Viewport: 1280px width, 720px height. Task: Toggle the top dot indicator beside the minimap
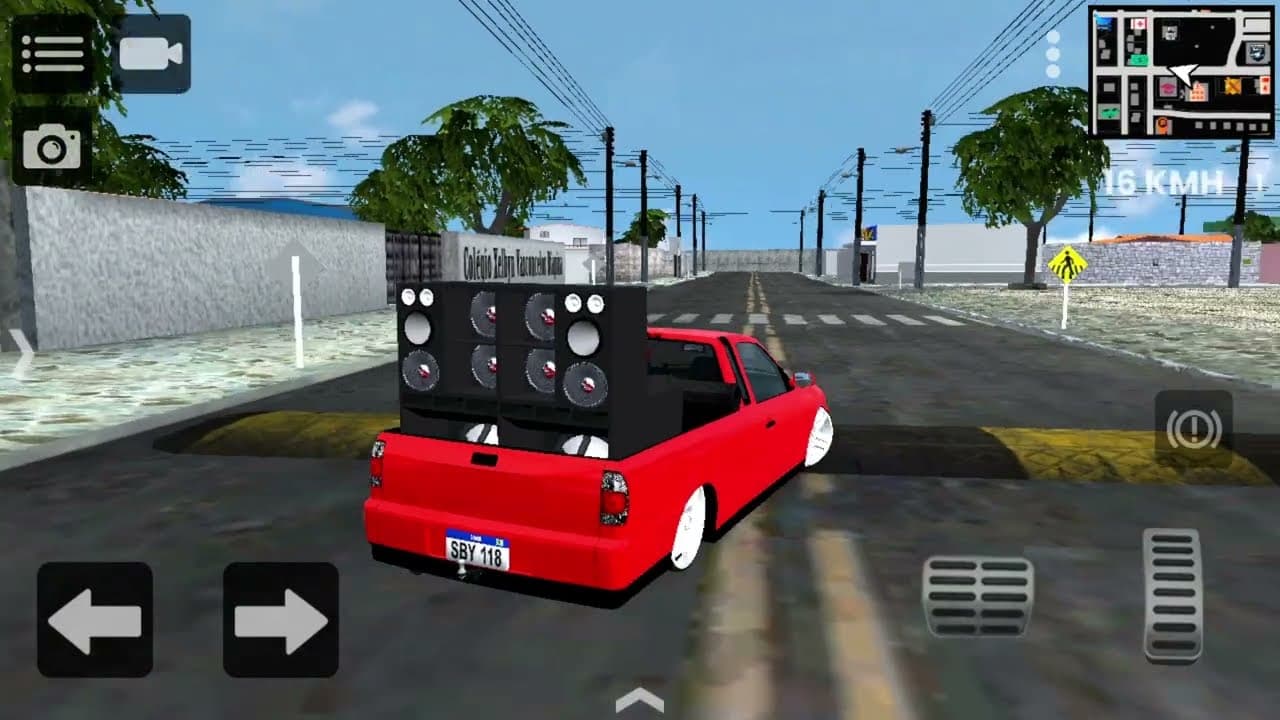pyautogui.click(x=1052, y=38)
